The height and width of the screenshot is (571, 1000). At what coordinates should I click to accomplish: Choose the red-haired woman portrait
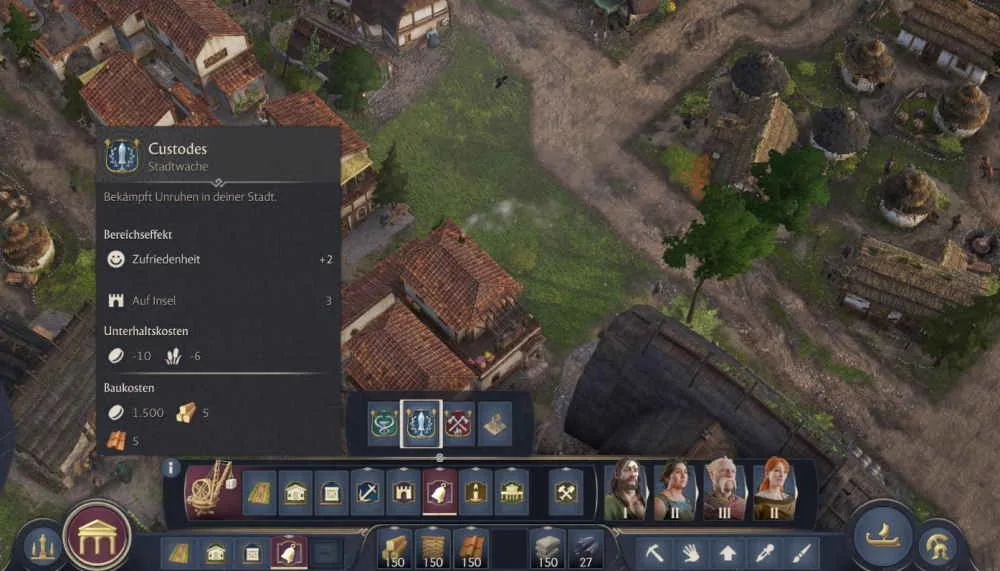coord(774,491)
